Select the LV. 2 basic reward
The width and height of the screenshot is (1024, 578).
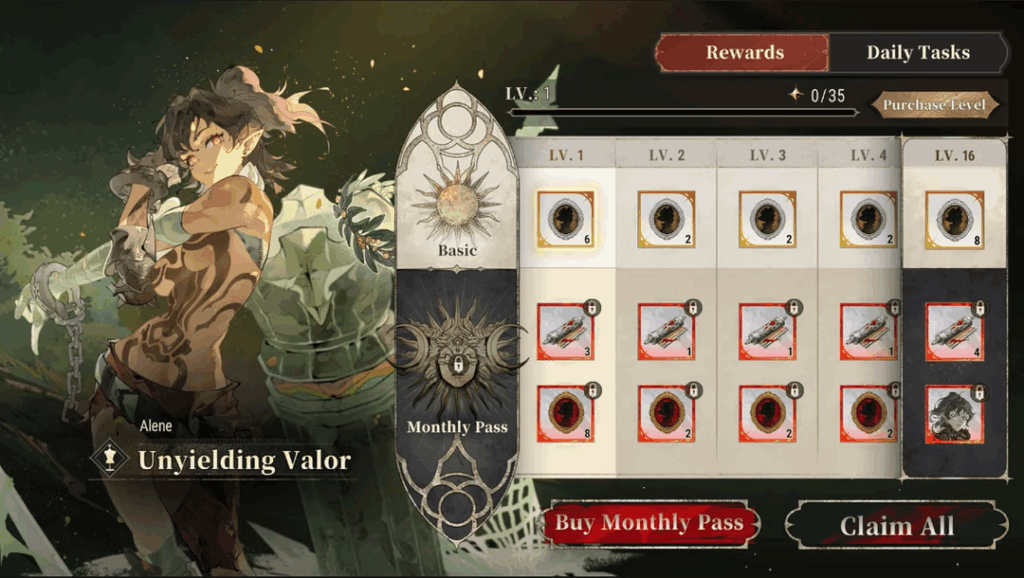667,219
